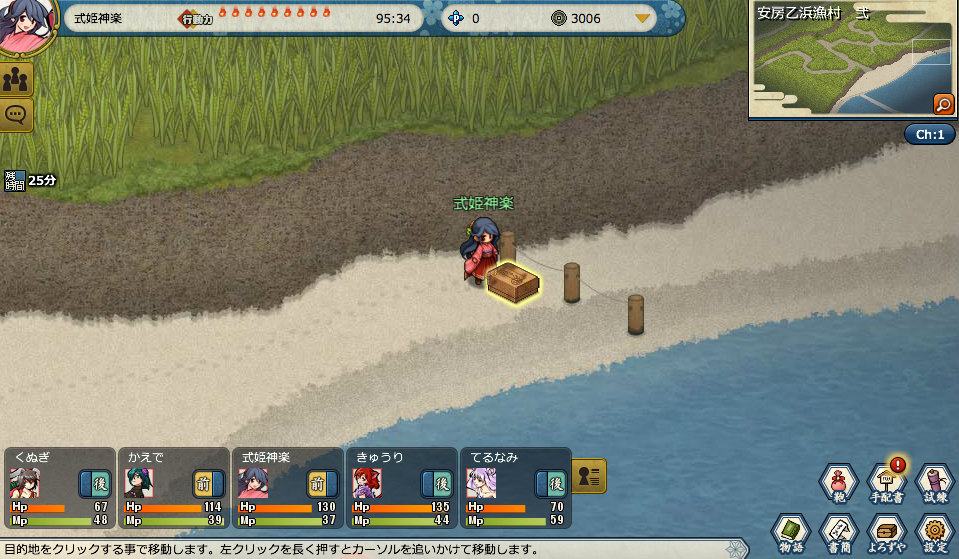Screen dimensions: 959x559
Task: Open the 設定 settings gear menu
Action: pyautogui.click(x=934, y=532)
